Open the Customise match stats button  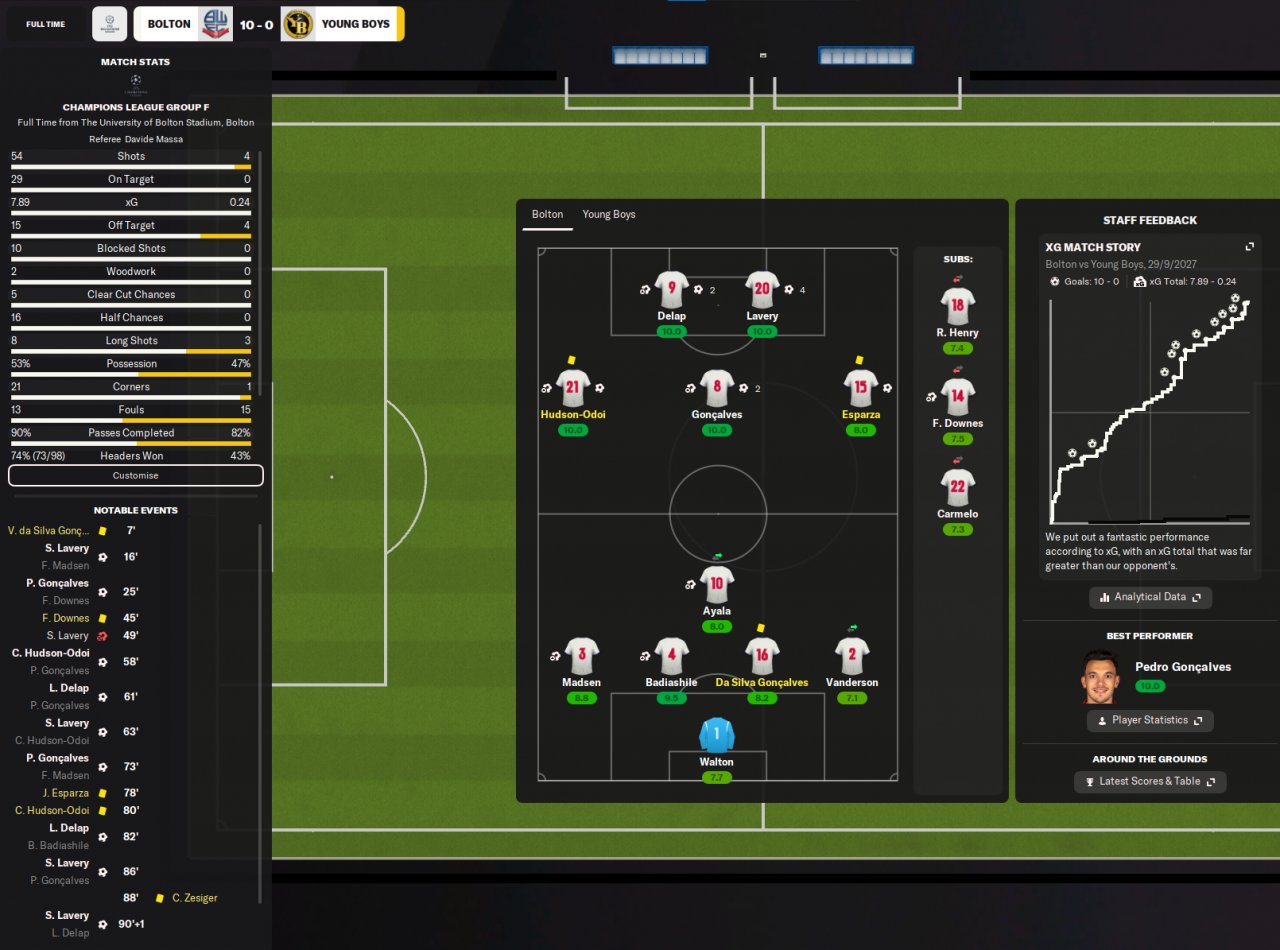[135, 476]
